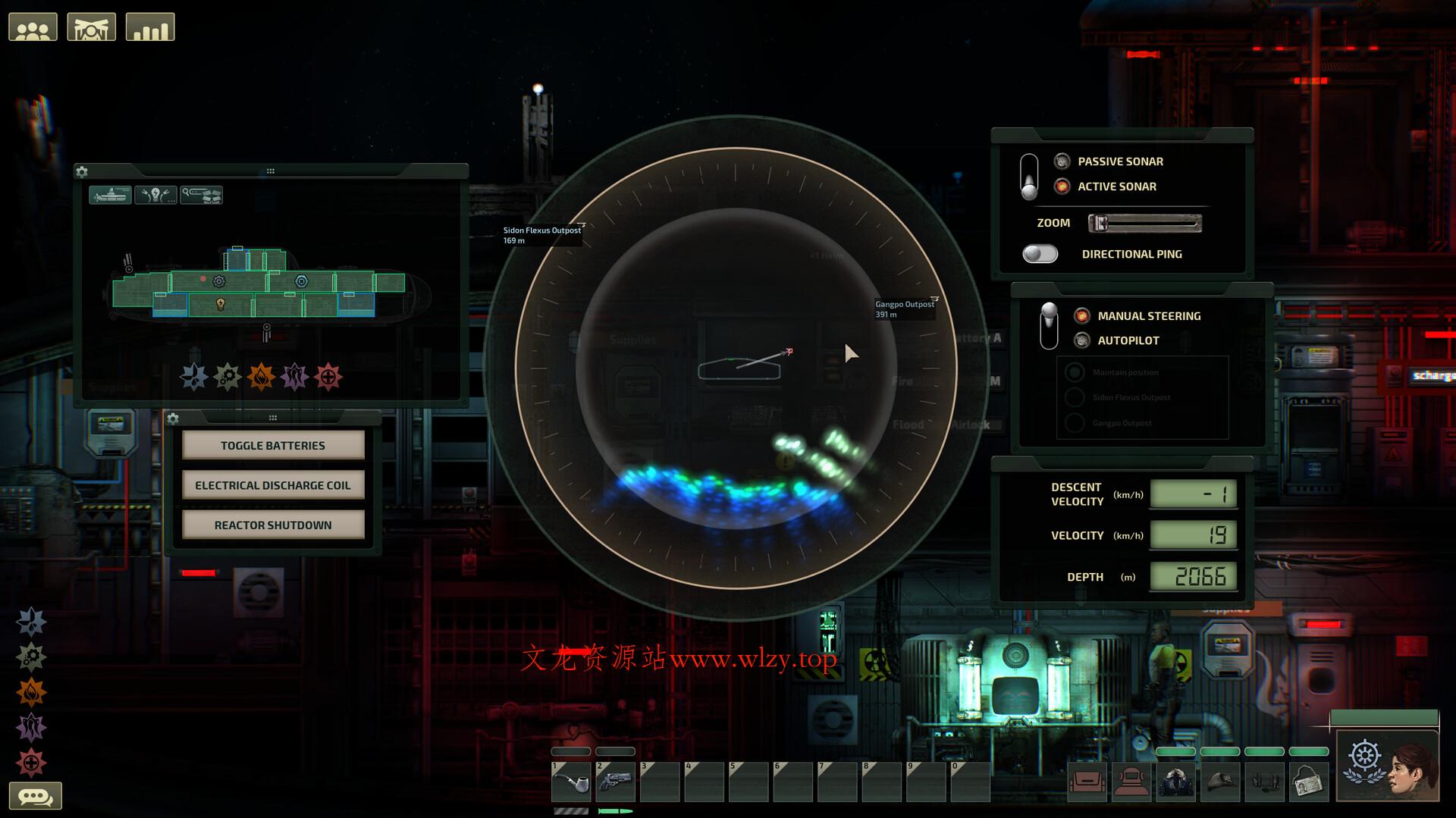Select the smoking pipe hotbar slot
This screenshot has width=1456, height=818.
(x=571, y=782)
